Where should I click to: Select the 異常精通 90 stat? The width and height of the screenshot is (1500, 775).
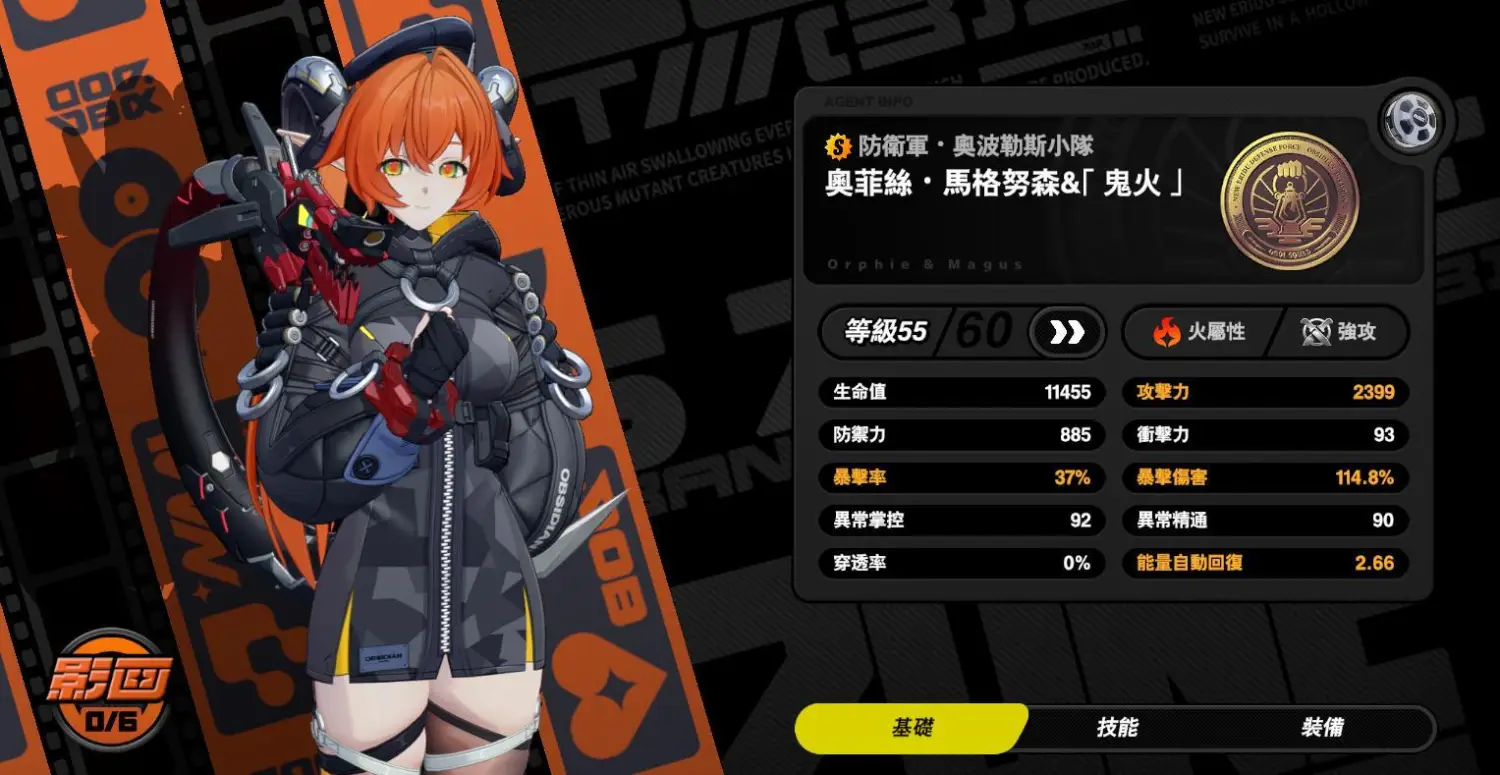click(x=1265, y=520)
